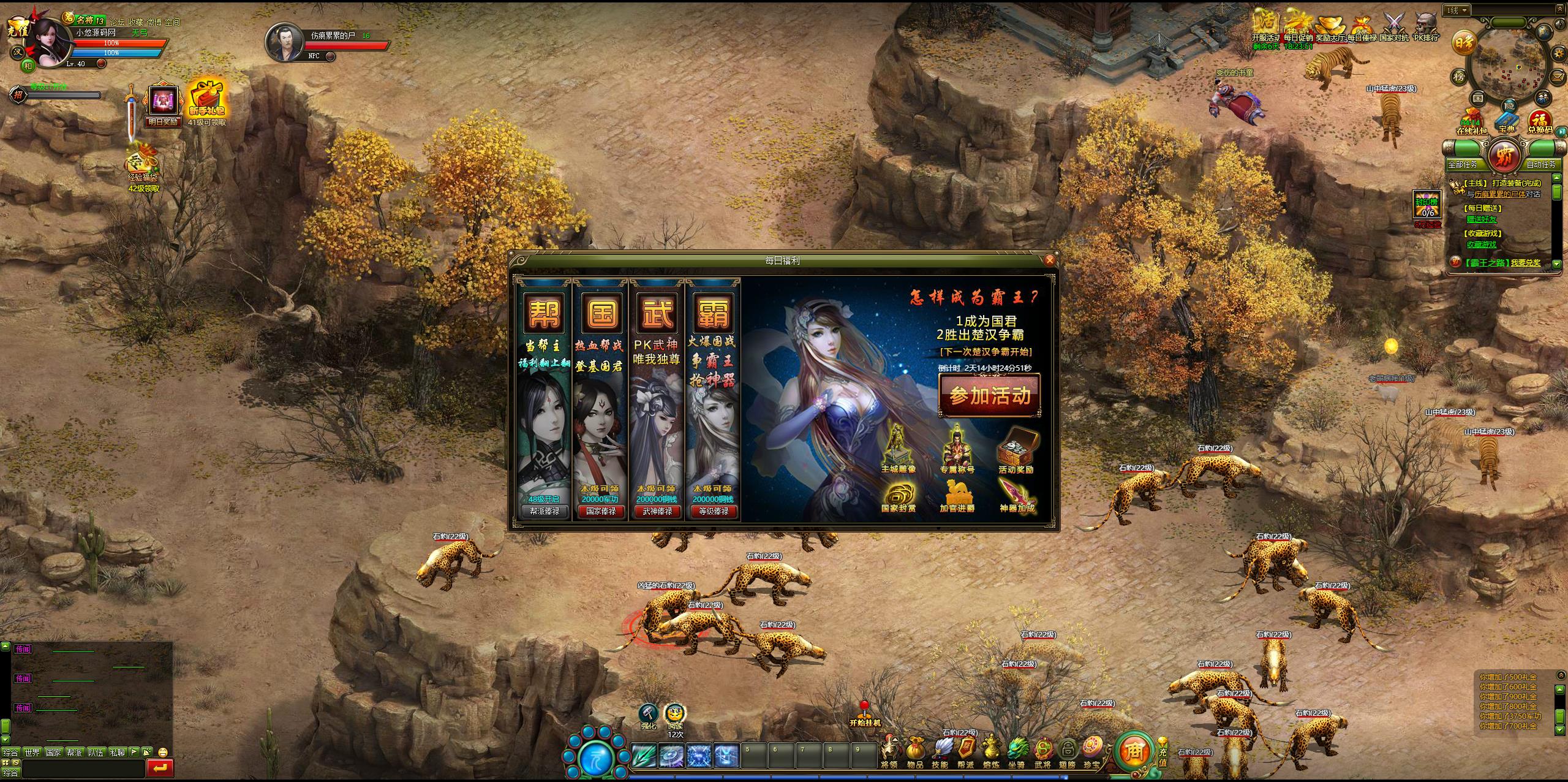Claim the 国家俸禄 nation salary
1568x782 pixels.
click(601, 511)
